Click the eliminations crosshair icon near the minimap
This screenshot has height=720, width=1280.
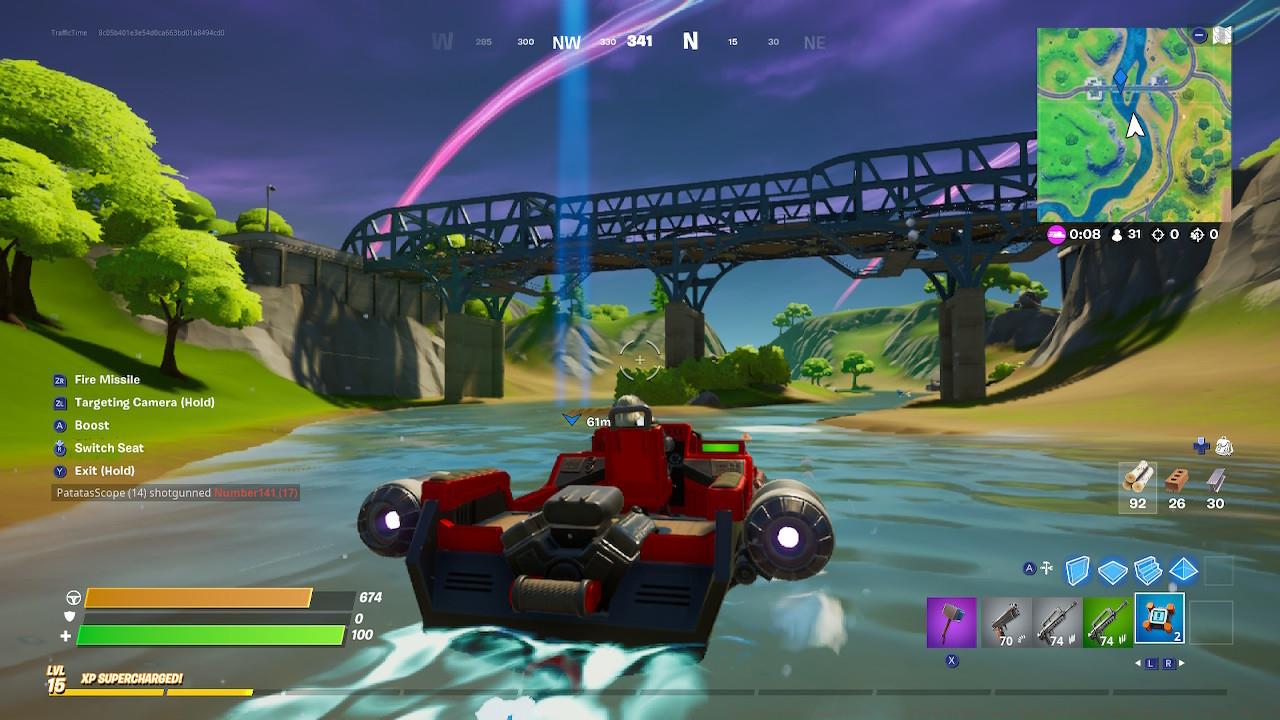(x=1158, y=234)
